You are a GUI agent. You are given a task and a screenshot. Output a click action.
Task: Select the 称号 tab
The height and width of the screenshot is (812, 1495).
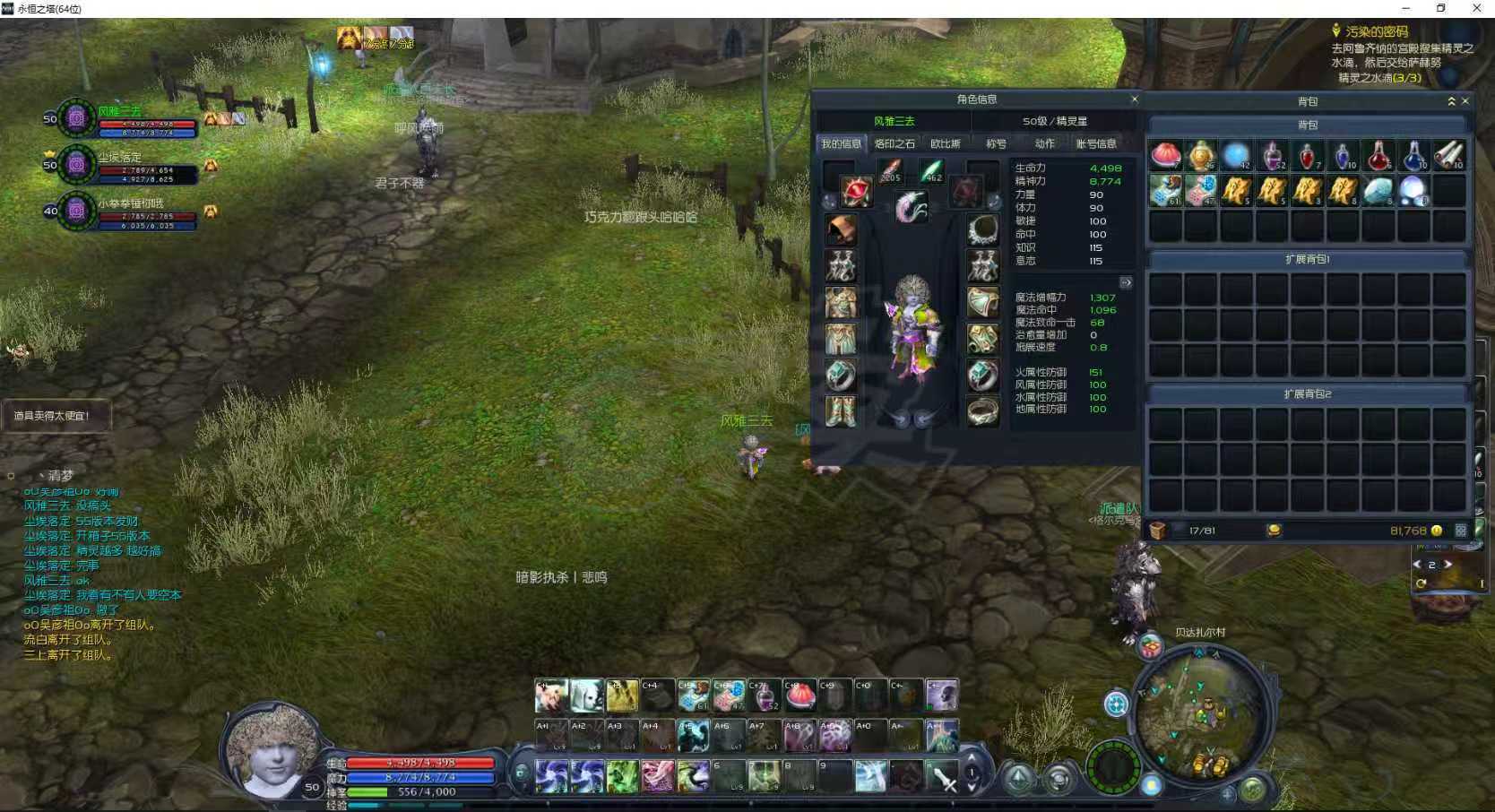[996, 143]
